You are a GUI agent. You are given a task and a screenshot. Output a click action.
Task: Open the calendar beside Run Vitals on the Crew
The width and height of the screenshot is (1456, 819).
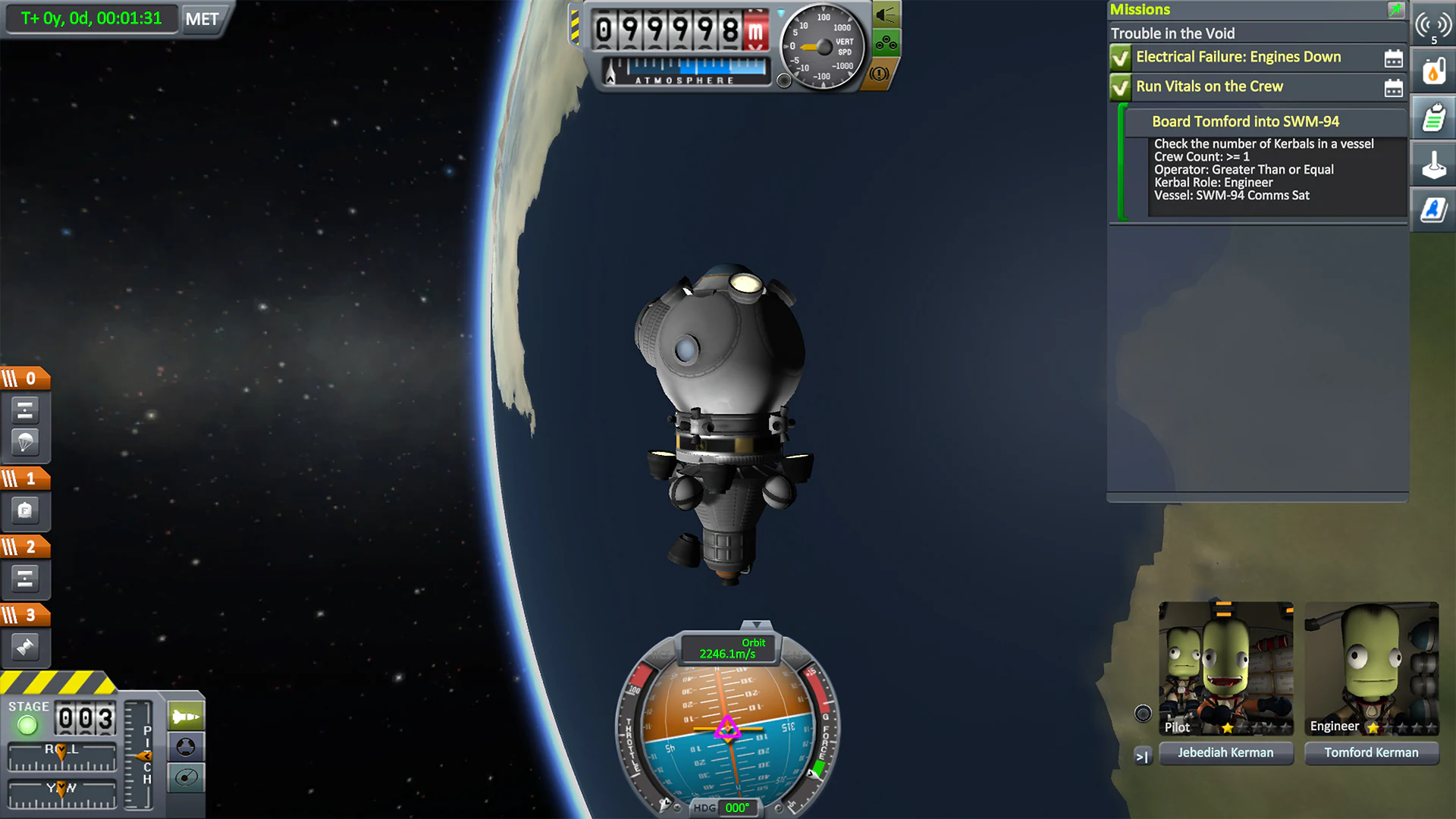pos(1395,87)
